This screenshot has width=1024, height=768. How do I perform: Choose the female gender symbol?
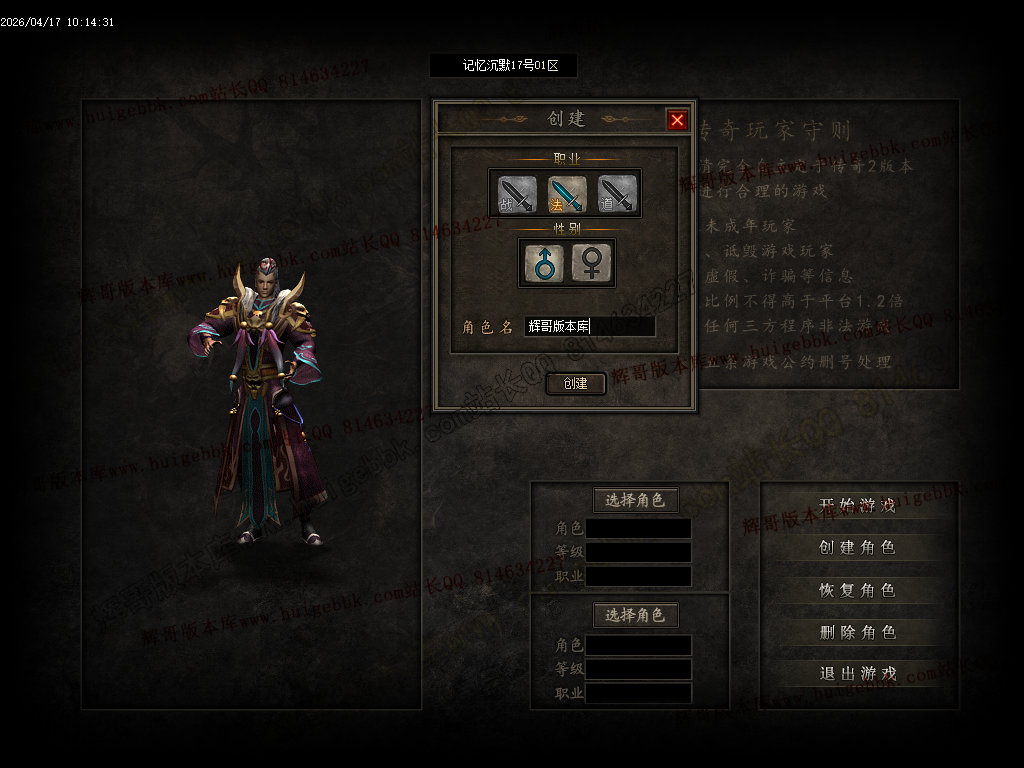click(592, 263)
